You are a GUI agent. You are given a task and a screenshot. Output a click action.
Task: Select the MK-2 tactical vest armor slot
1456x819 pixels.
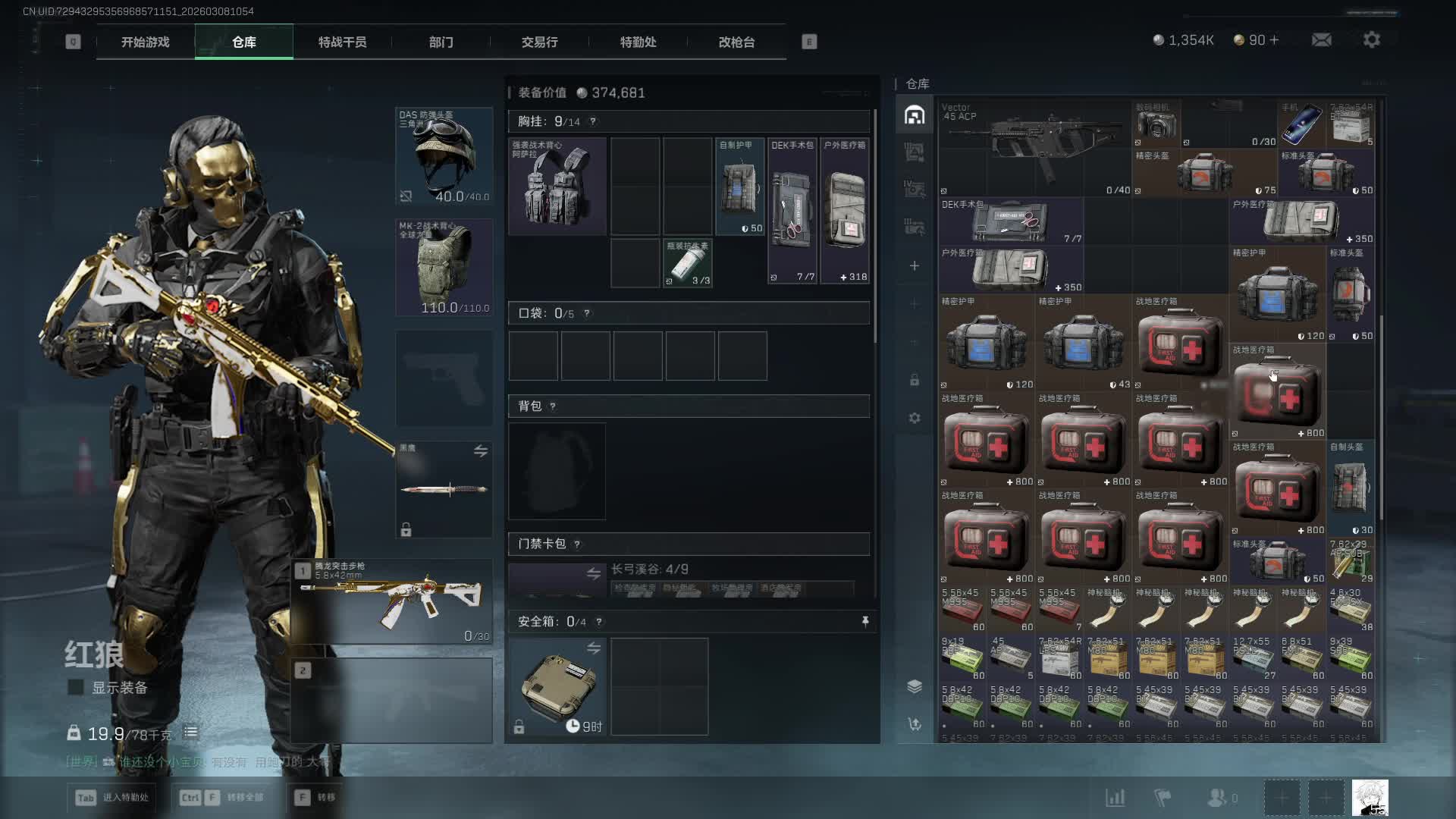[444, 268]
